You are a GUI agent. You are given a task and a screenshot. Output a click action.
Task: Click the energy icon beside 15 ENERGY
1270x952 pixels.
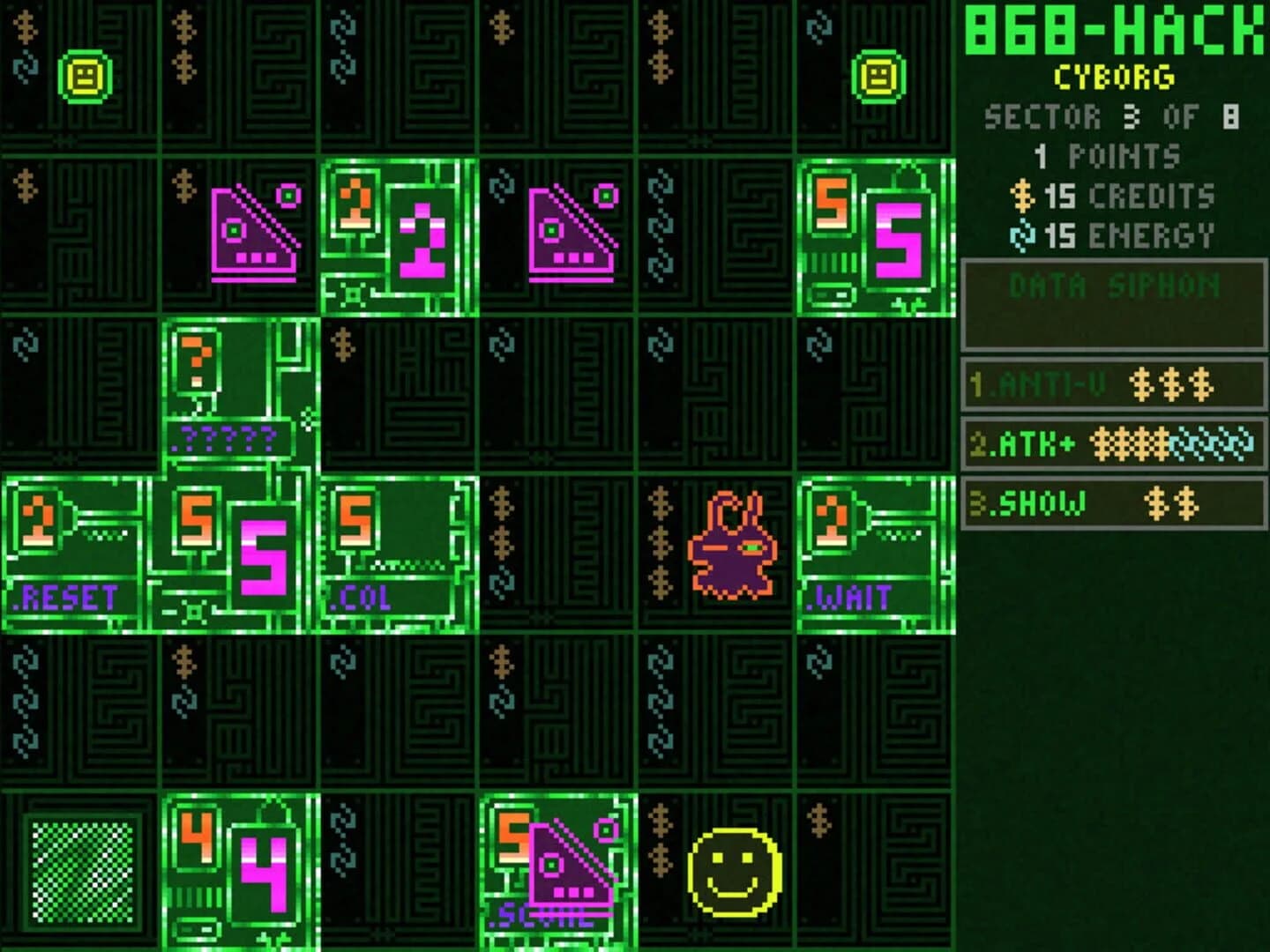[1020, 235]
